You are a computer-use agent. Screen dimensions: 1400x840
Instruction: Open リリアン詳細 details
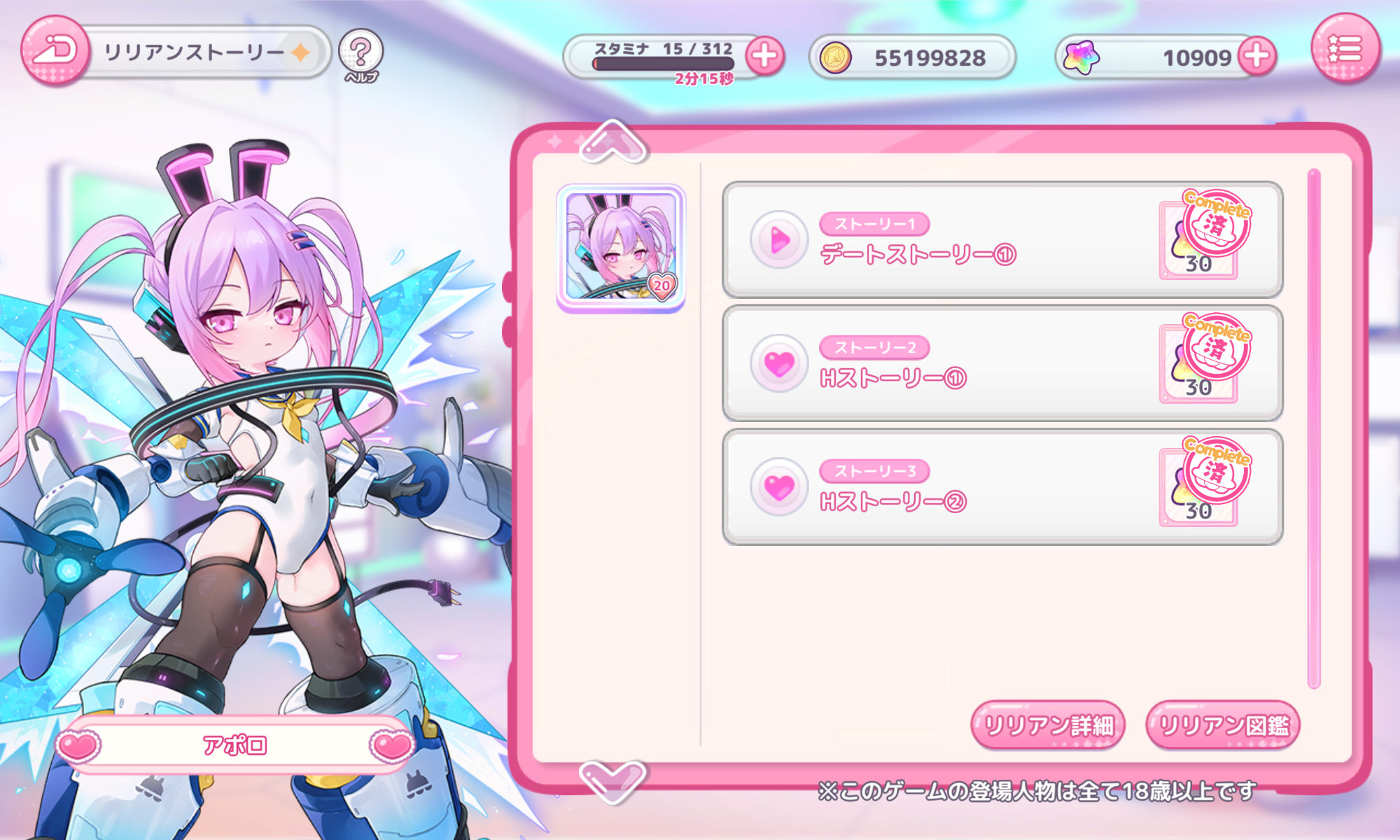pyautogui.click(x=1048, y=725)
